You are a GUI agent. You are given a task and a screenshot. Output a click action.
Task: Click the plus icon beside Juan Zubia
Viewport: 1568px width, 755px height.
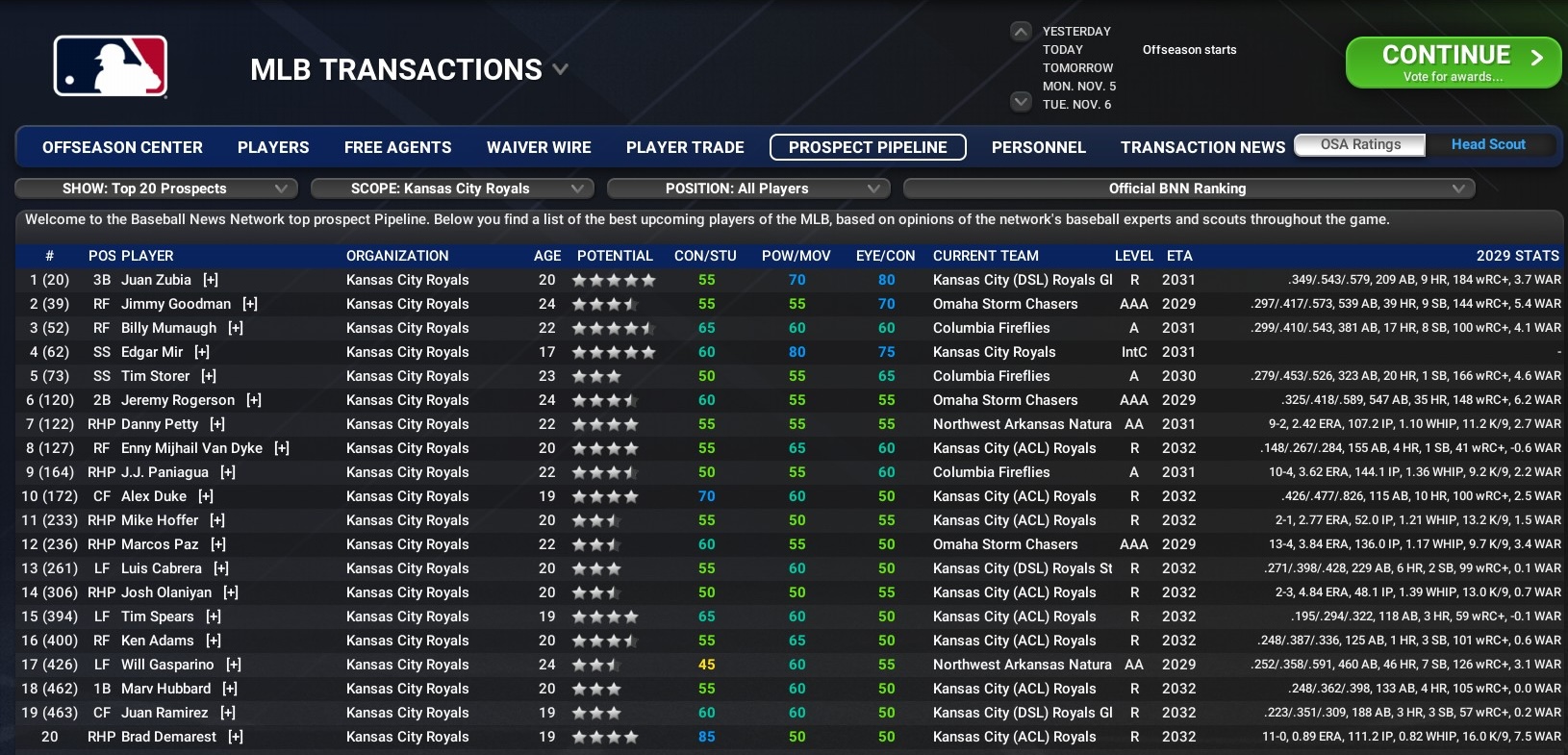point(211,280)
